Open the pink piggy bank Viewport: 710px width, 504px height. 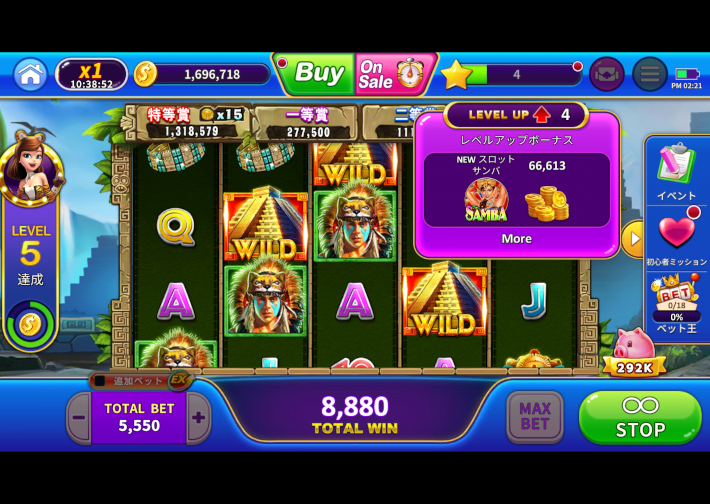coord(634,350)
